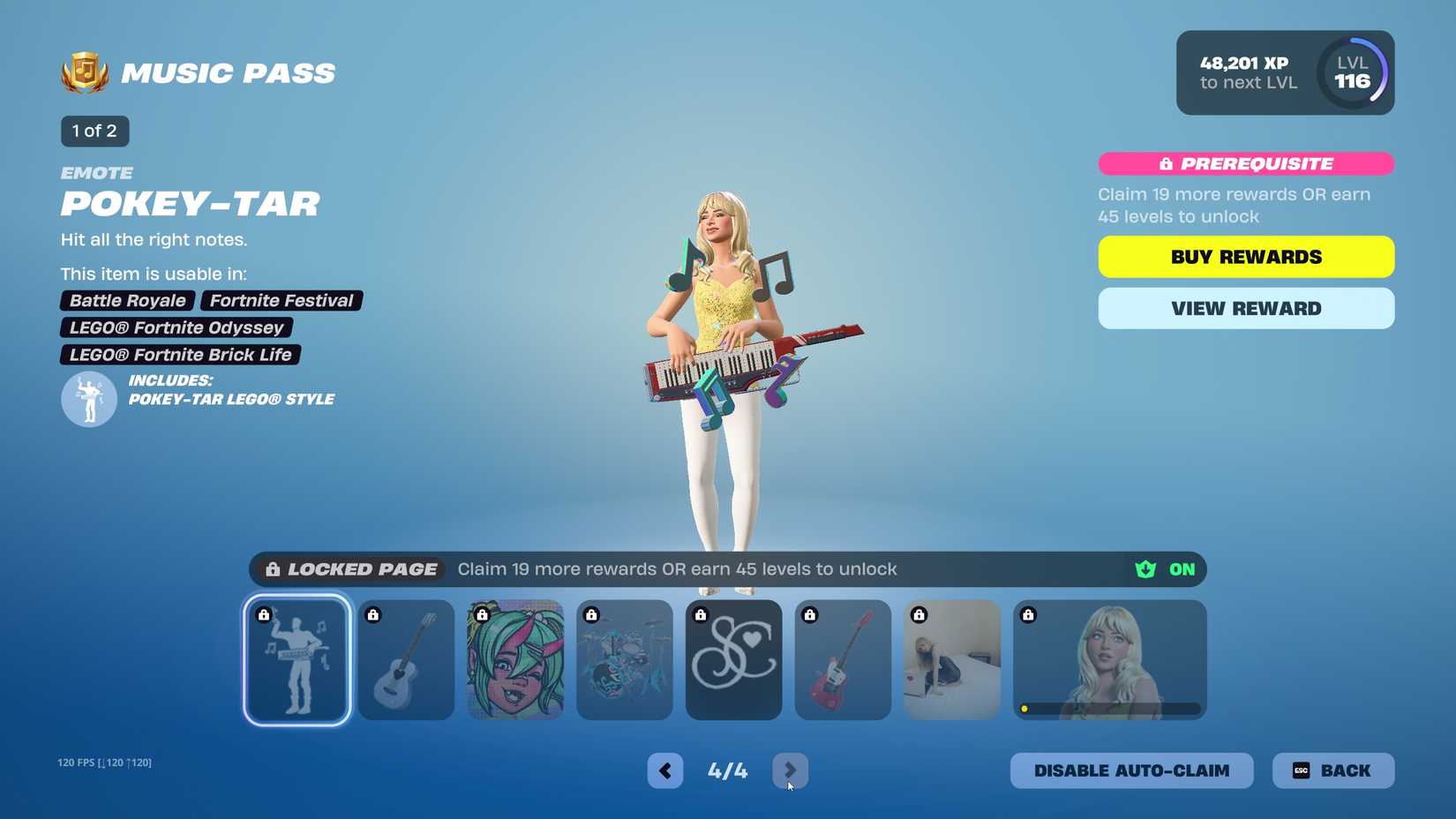Click the BACK button
This screenshot has width=1456, height=819.
pyautogui.click(x=1332, y=770)
